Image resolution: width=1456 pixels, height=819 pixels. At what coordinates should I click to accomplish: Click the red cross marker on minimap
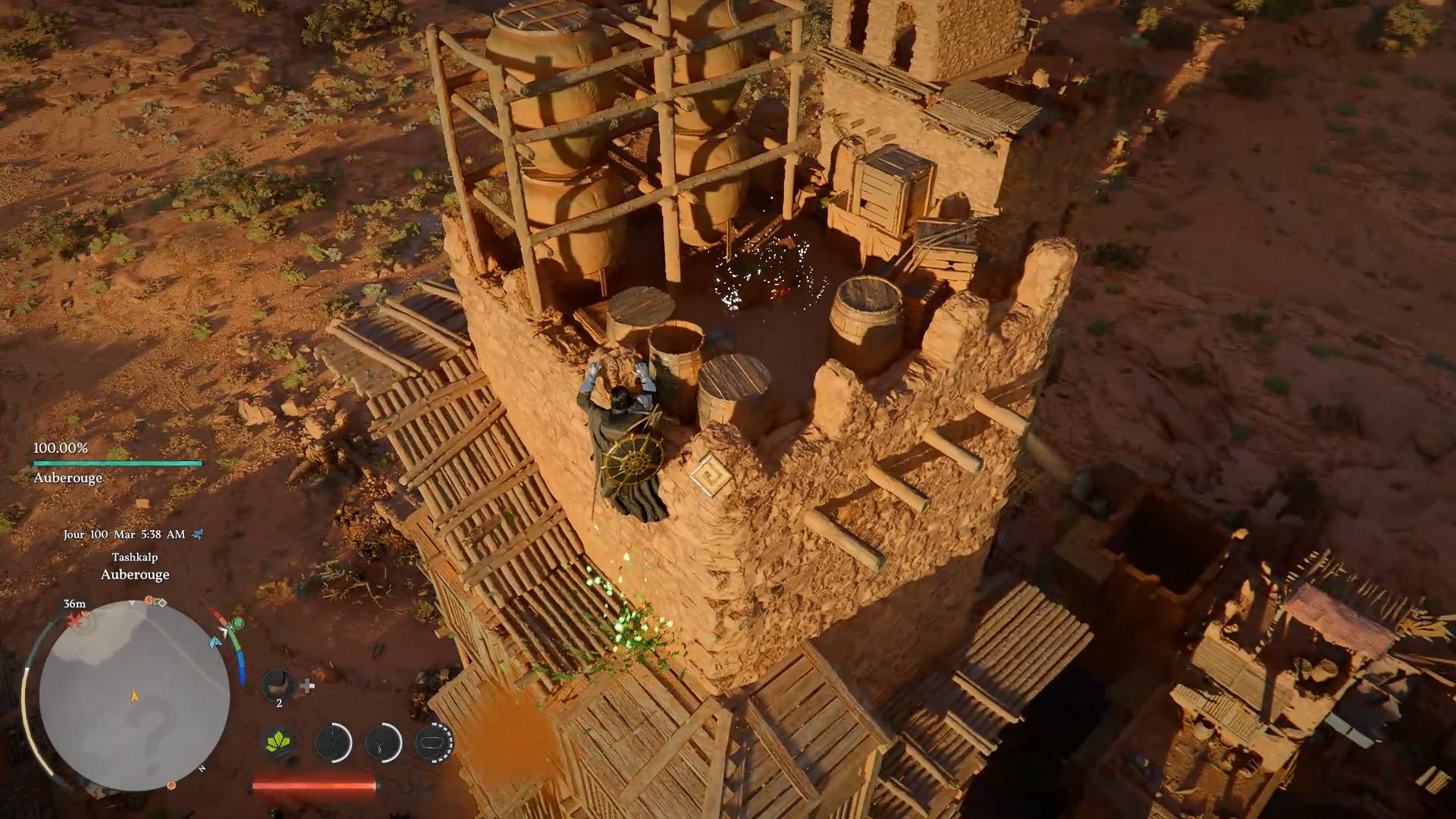74,621
